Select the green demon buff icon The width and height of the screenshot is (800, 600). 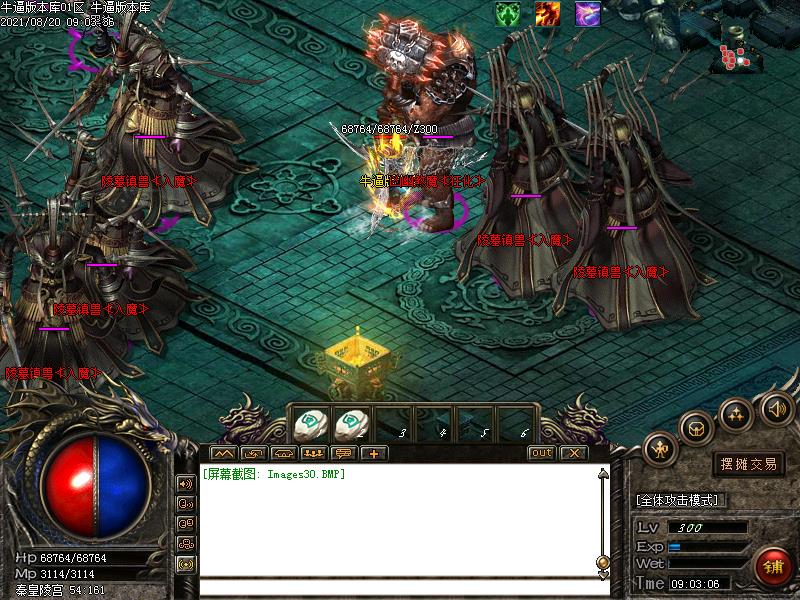point(508,13)
